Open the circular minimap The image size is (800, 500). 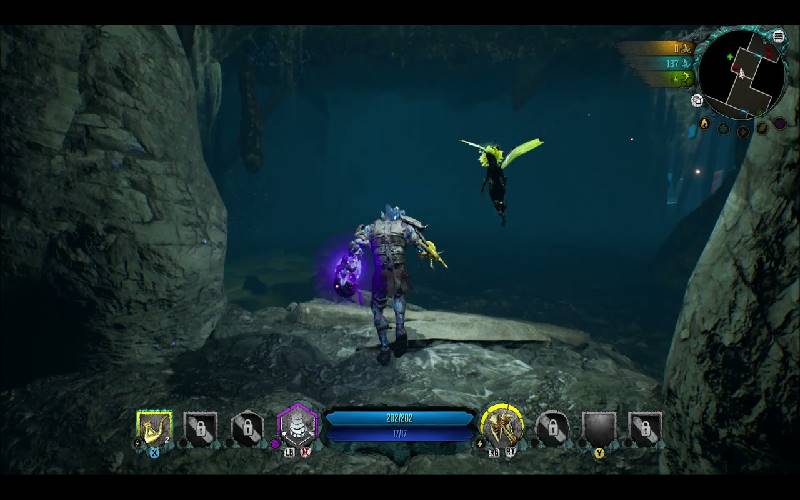742,73
